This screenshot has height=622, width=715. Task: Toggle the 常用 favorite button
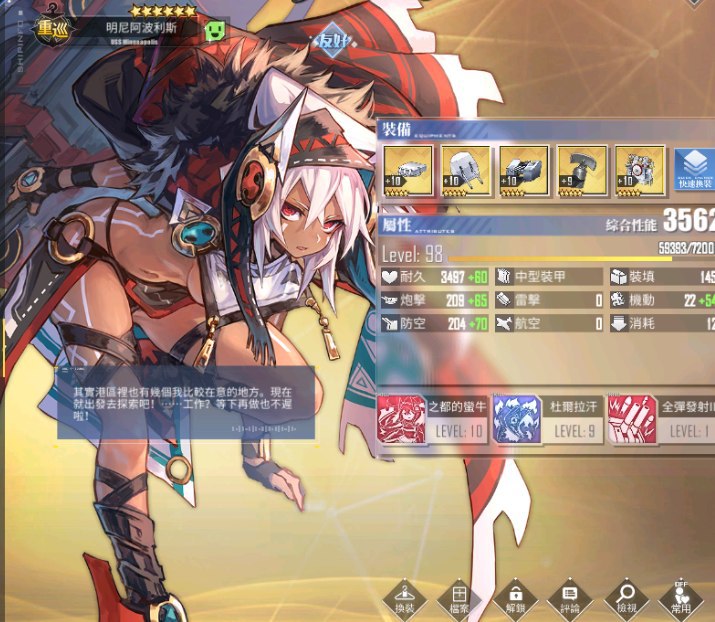coord(682,598)
